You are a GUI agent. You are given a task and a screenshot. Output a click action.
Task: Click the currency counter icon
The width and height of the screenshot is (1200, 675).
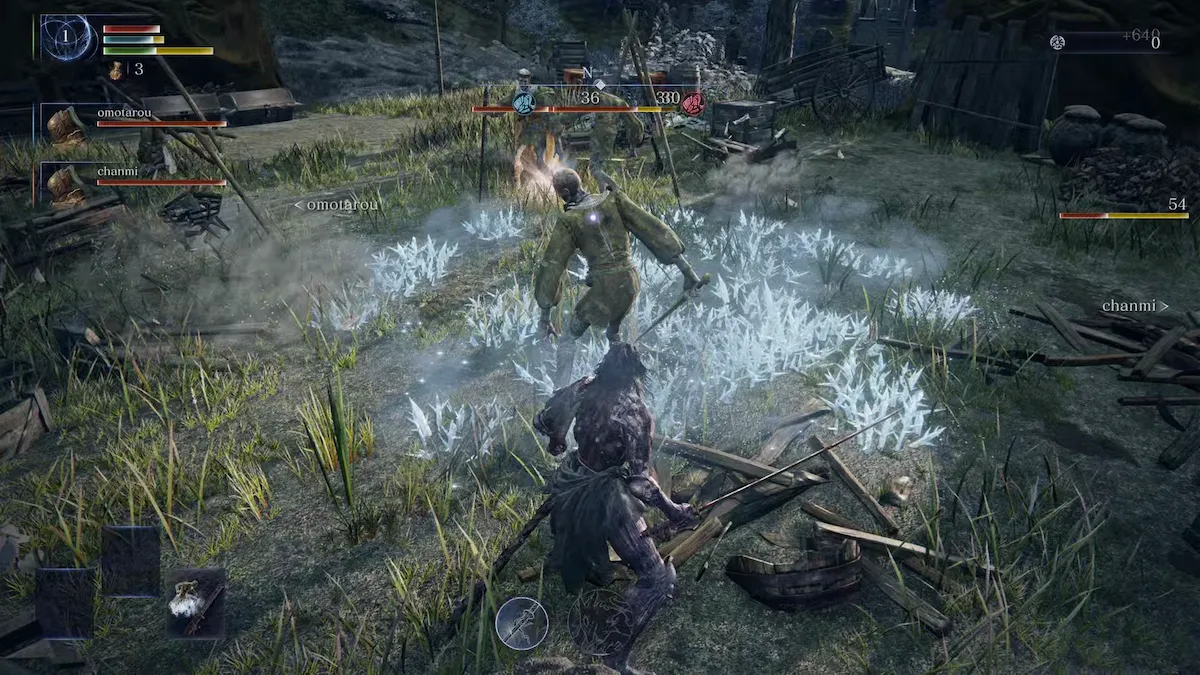pyautogui.click(x=1057, y=41)
